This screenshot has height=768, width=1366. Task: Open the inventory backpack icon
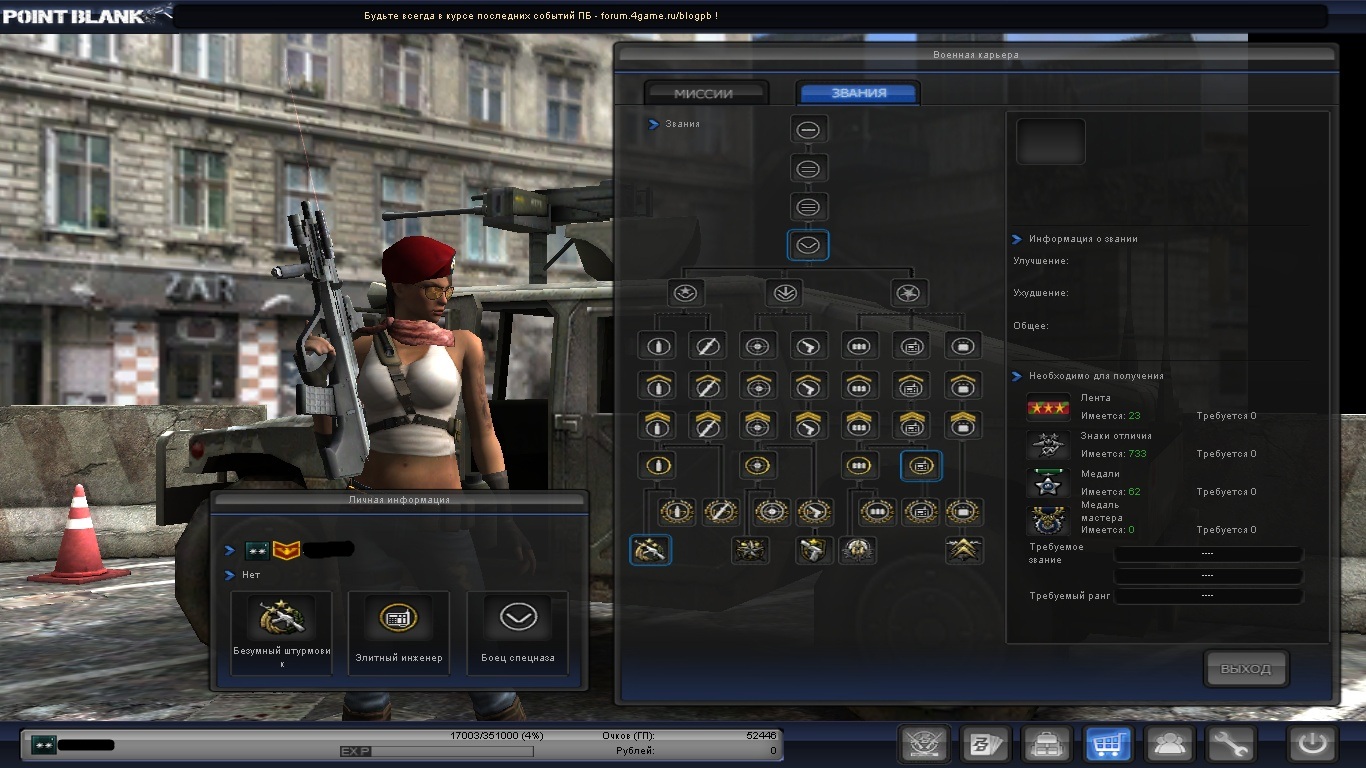(1046, 744)
